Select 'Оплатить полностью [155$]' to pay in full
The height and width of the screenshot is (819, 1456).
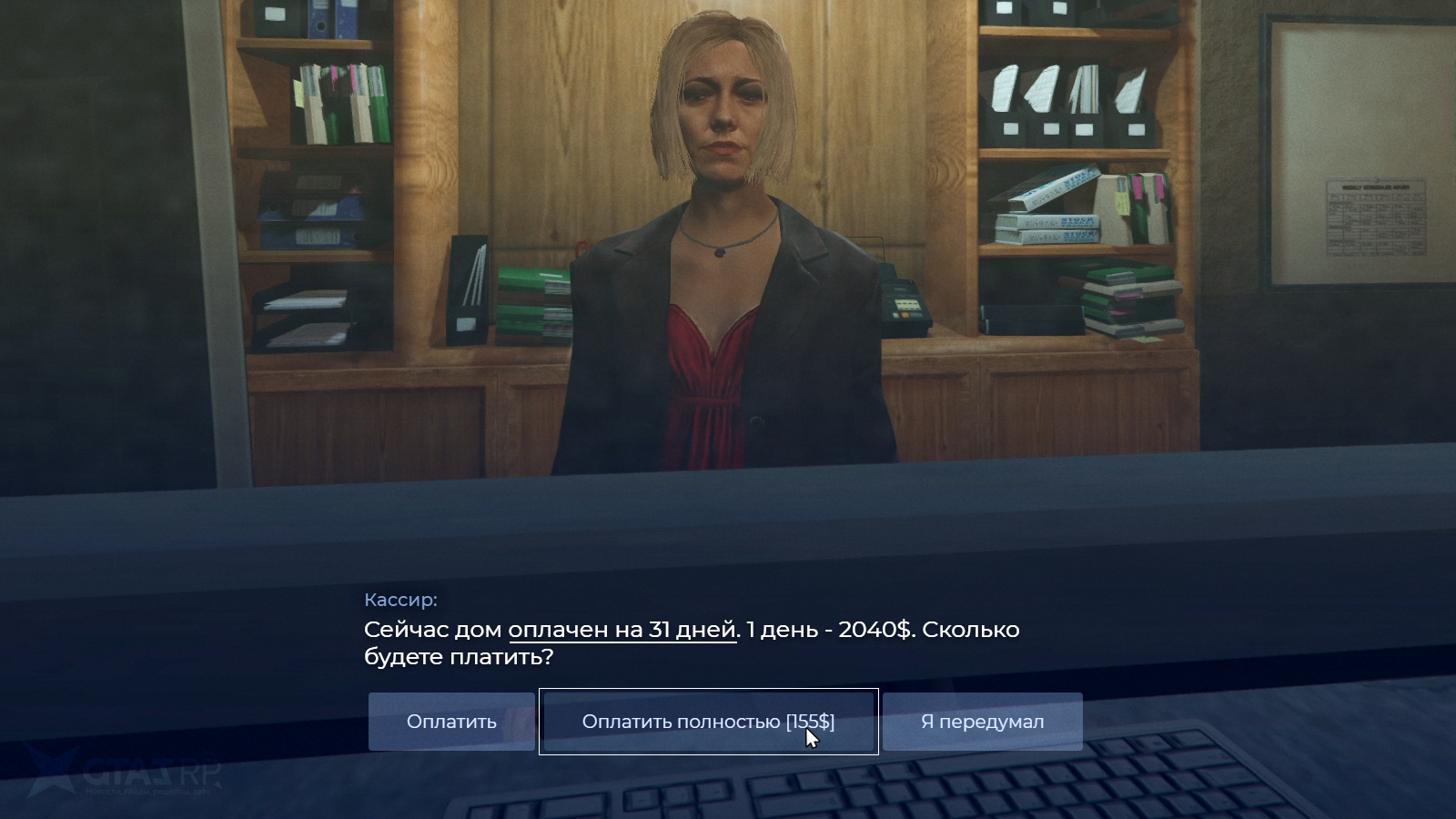pyautogui.click(x=710, y=722)
